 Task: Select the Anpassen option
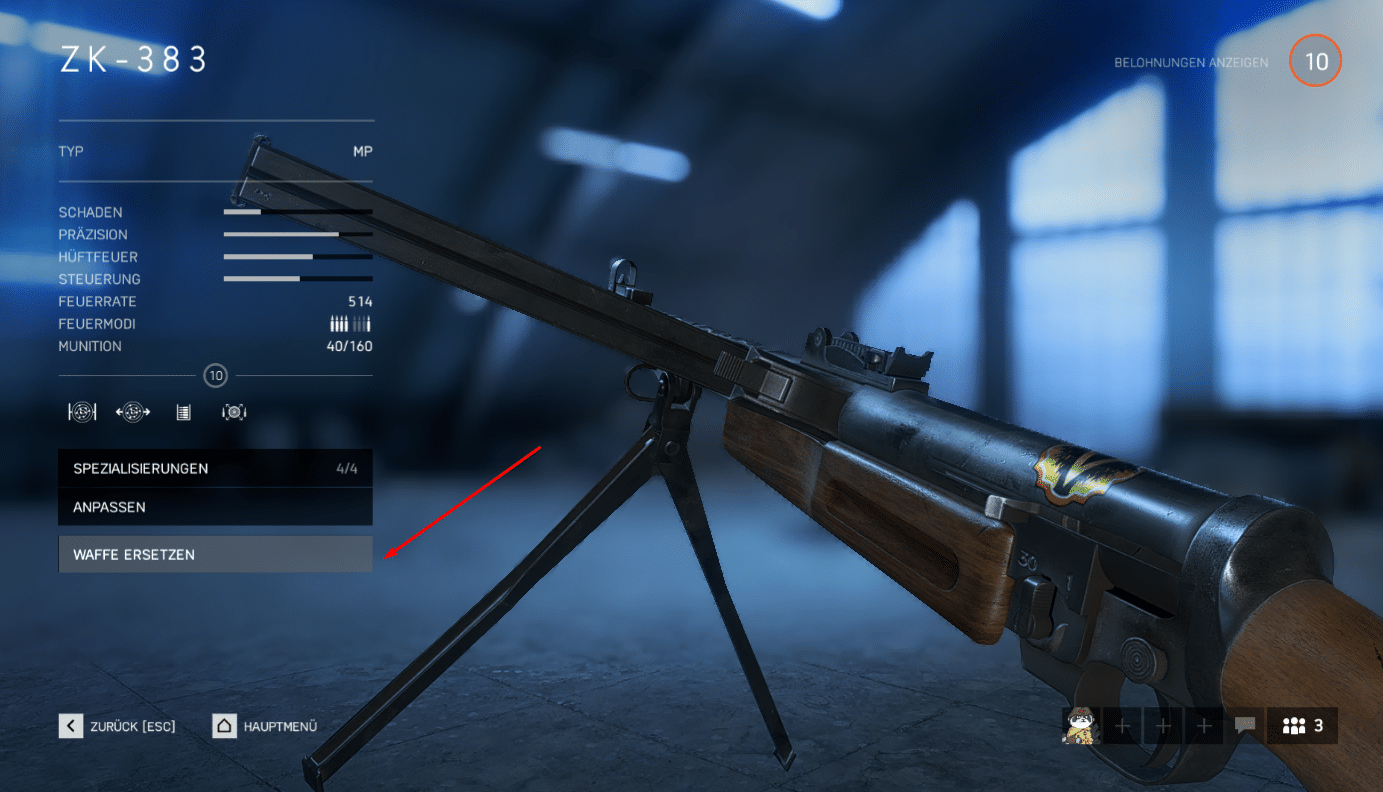(x=215, y=507)
